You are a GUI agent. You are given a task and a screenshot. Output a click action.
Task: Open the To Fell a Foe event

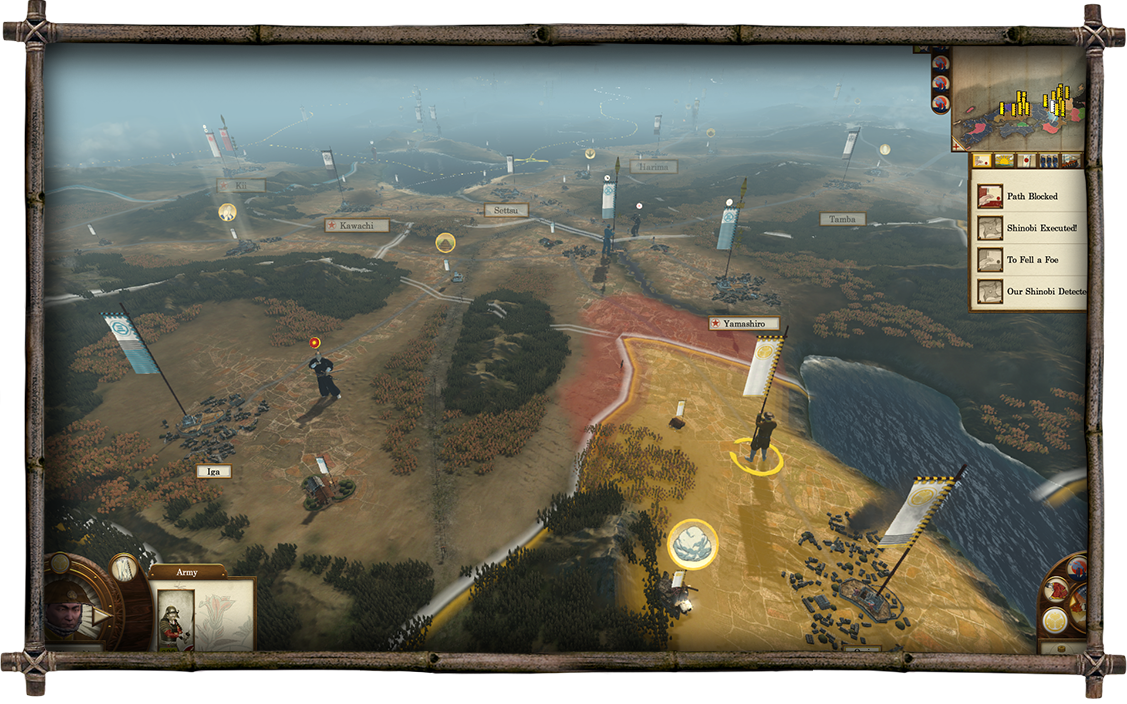[1030, 260]
